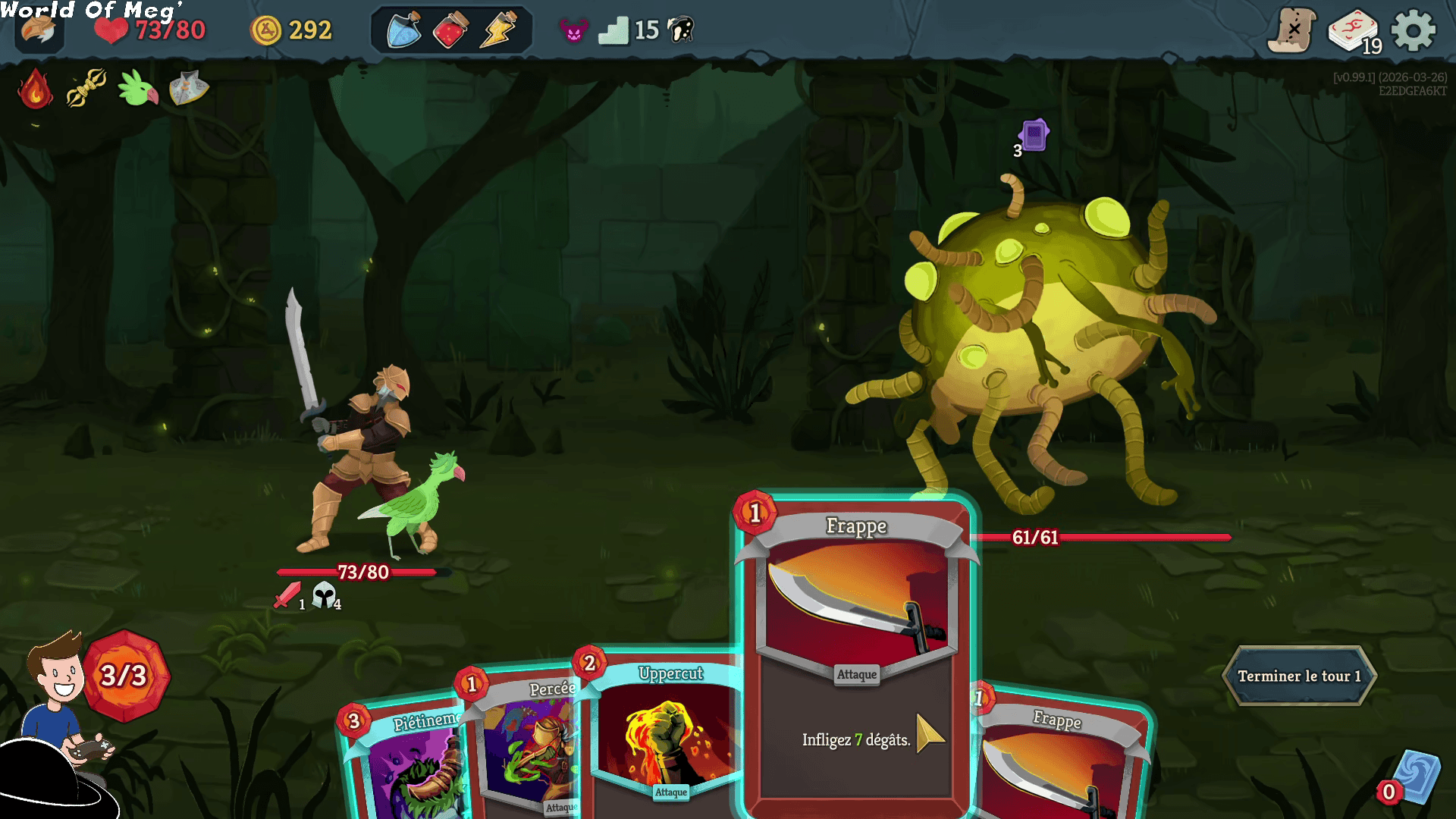The image size is (1456, 819).
Task: Inspect the grey stone relic
Action: (x=188, y=88)
